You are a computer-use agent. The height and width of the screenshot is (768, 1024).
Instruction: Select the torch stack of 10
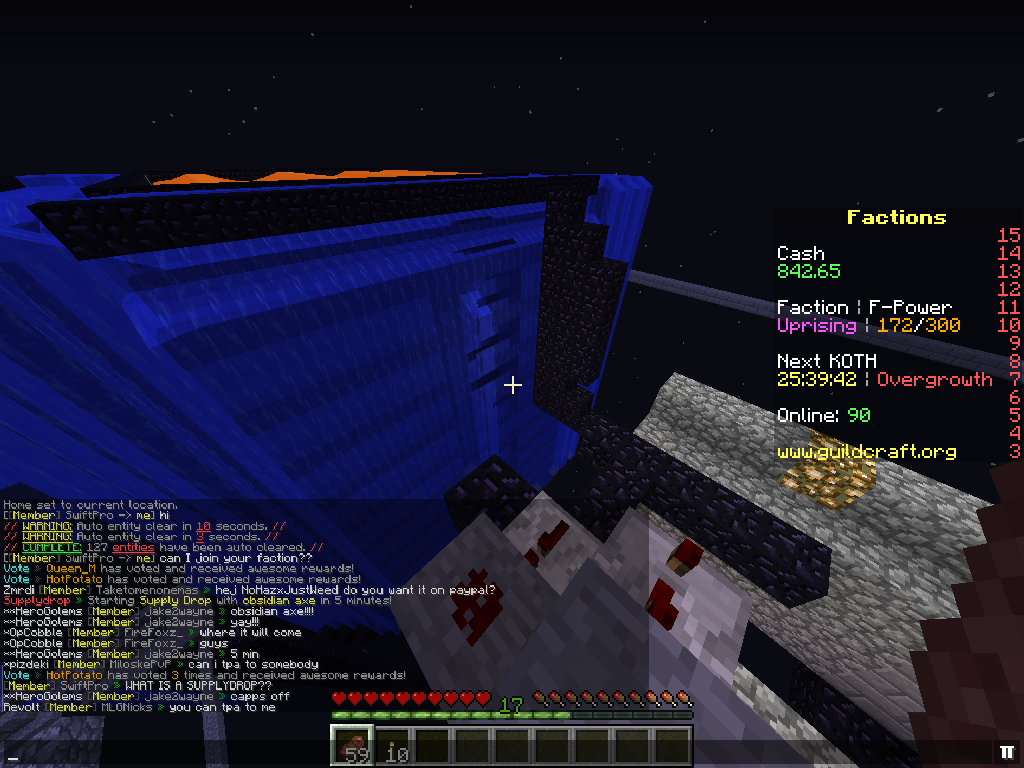click(x=395, y=747)
